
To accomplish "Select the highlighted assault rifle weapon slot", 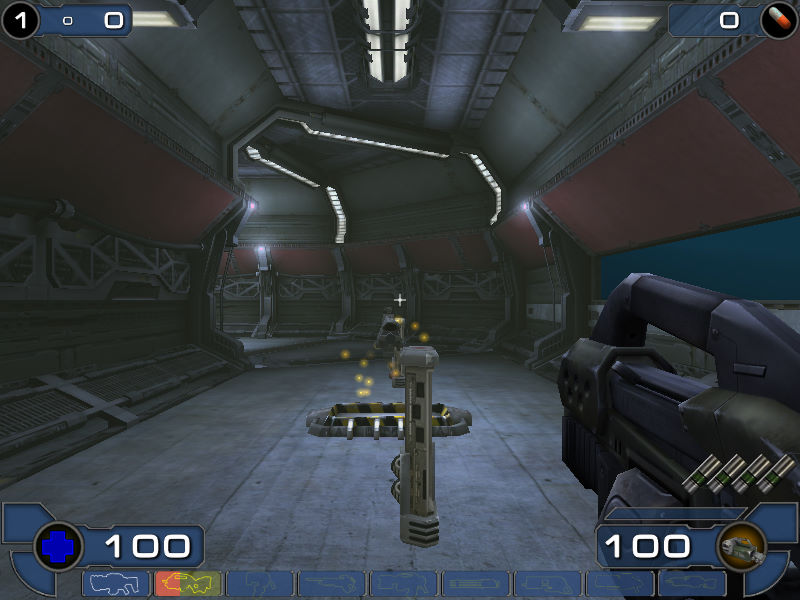I will tap(188, 584).
